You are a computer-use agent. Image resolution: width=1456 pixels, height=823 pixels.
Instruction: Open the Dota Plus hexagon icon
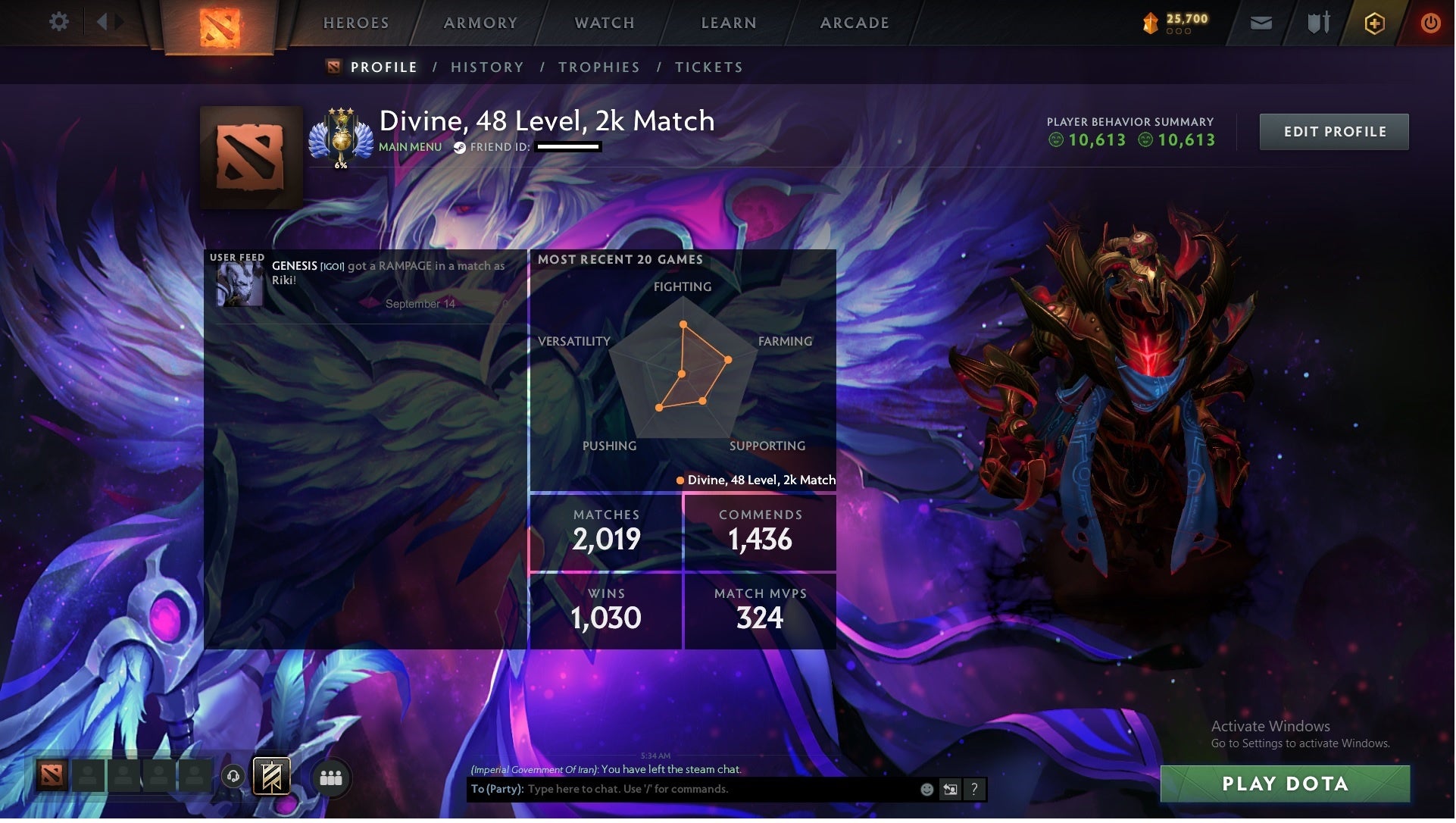1373,23
